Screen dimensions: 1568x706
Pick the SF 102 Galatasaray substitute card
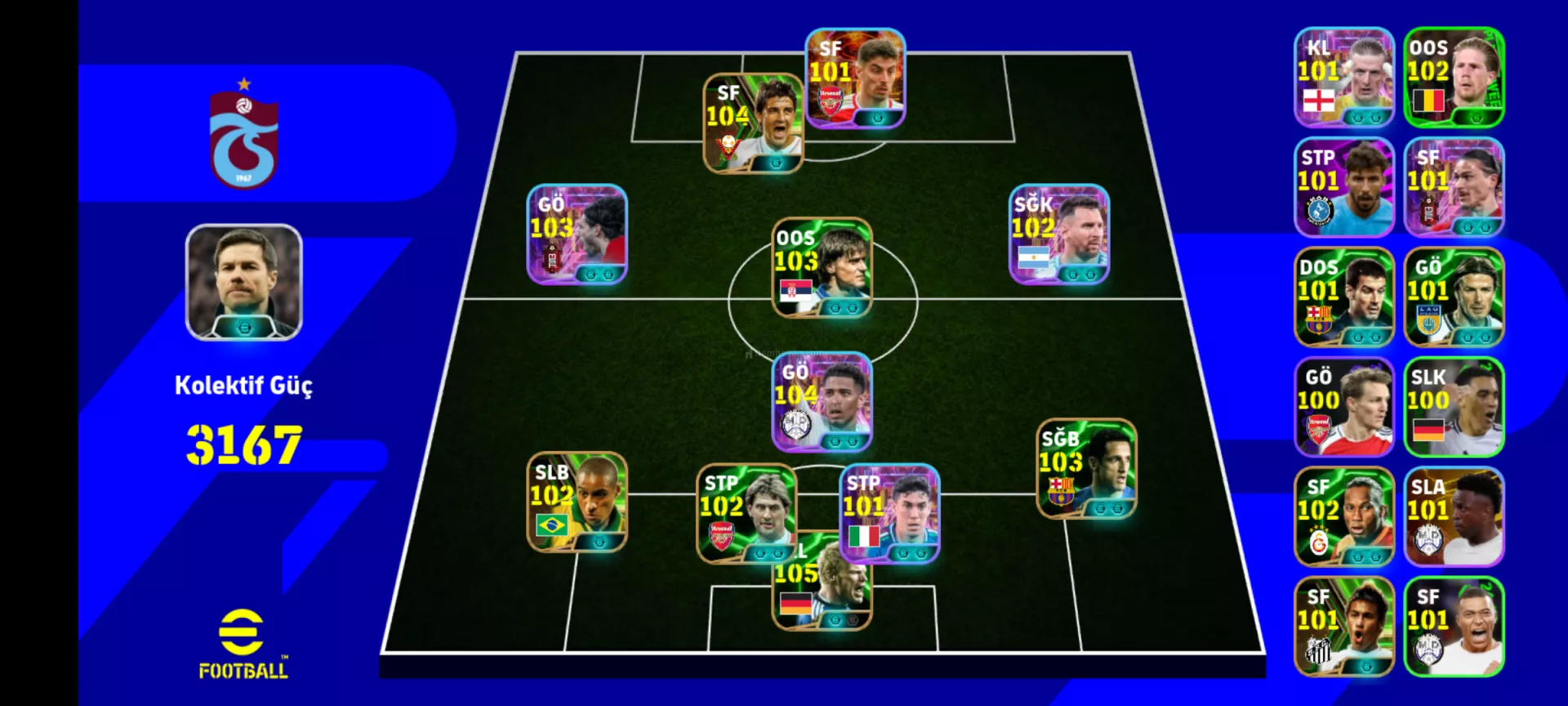(x=1343, y=516)
